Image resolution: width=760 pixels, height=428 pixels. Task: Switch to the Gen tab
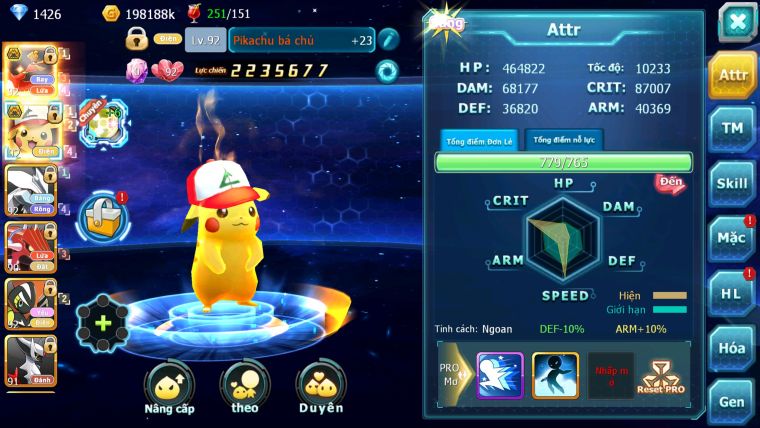click(733, 401)
